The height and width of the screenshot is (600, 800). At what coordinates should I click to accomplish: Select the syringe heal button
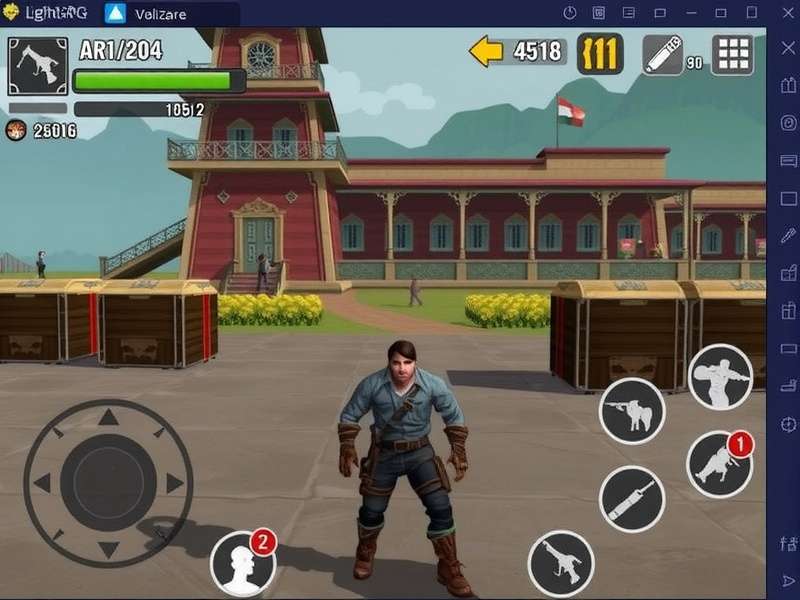(x=632, y=498)
